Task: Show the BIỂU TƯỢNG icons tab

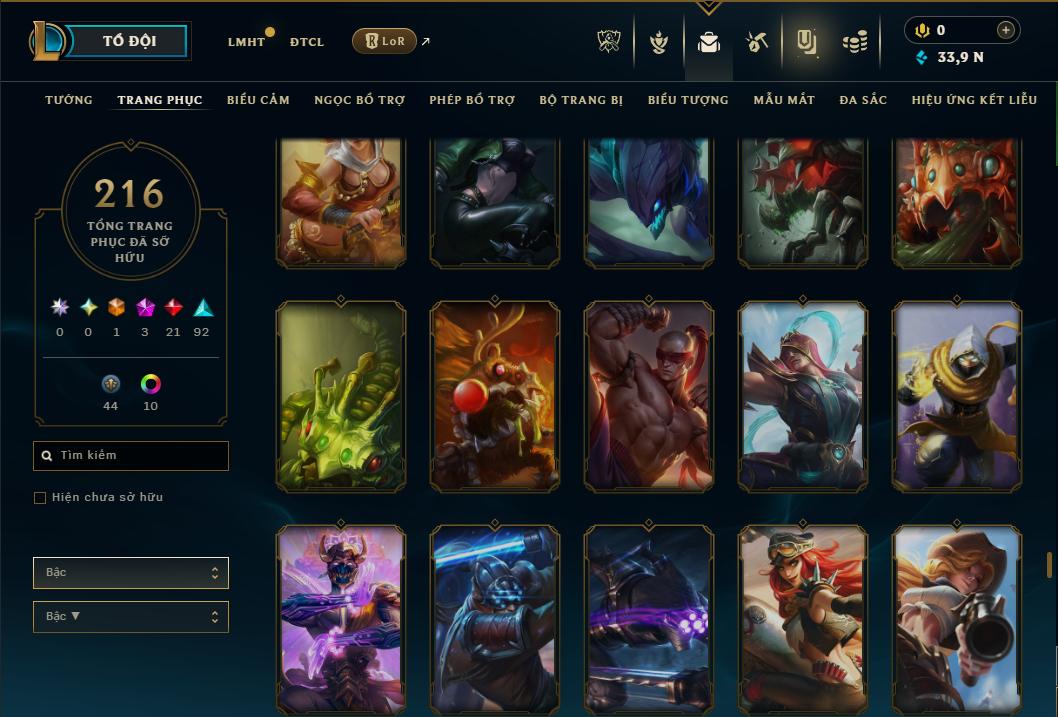Action: 688,100
